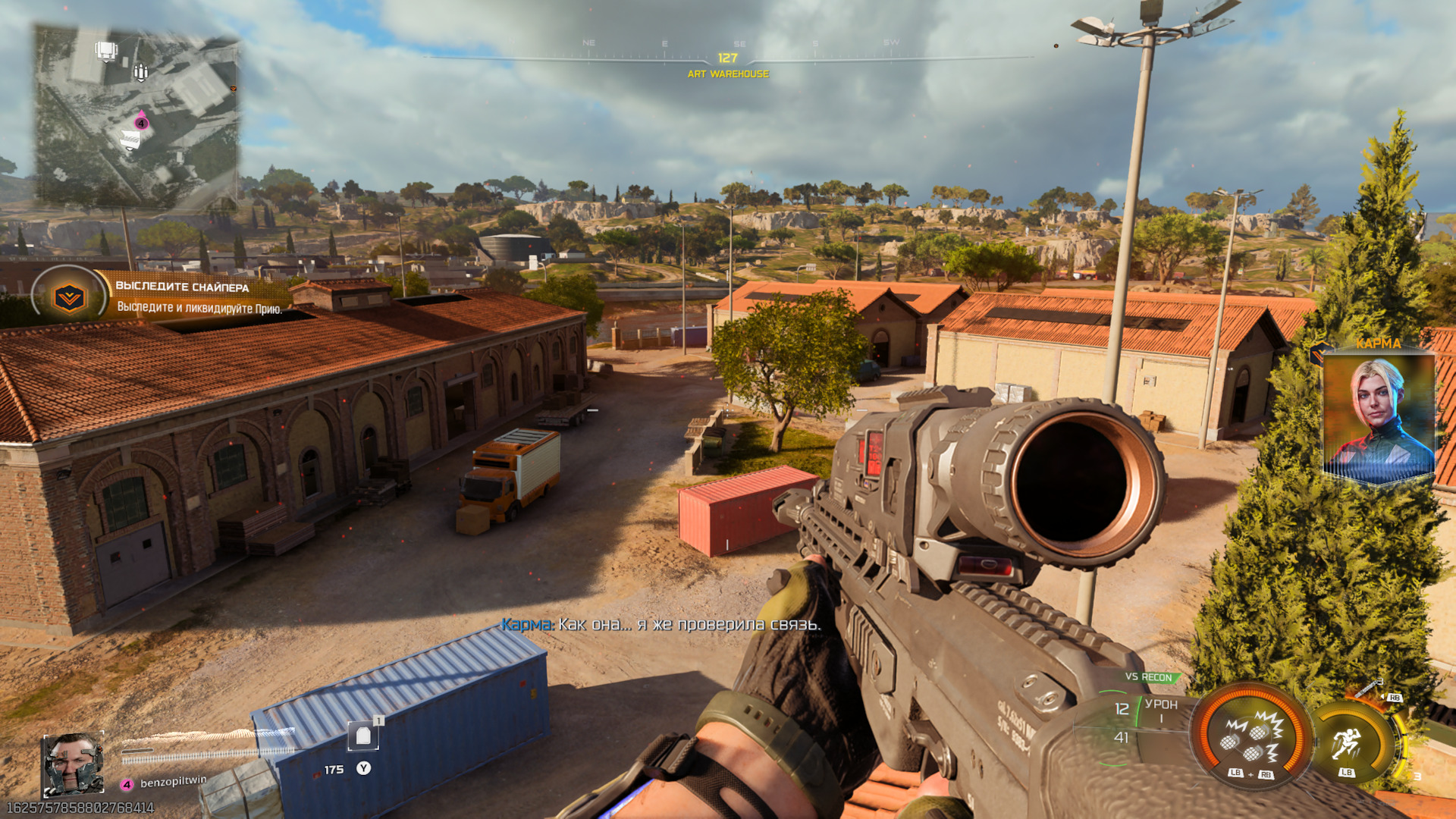Screen dimensions: 1456x819
Task: Open the minimap in the corner
Action: [136, 118]
